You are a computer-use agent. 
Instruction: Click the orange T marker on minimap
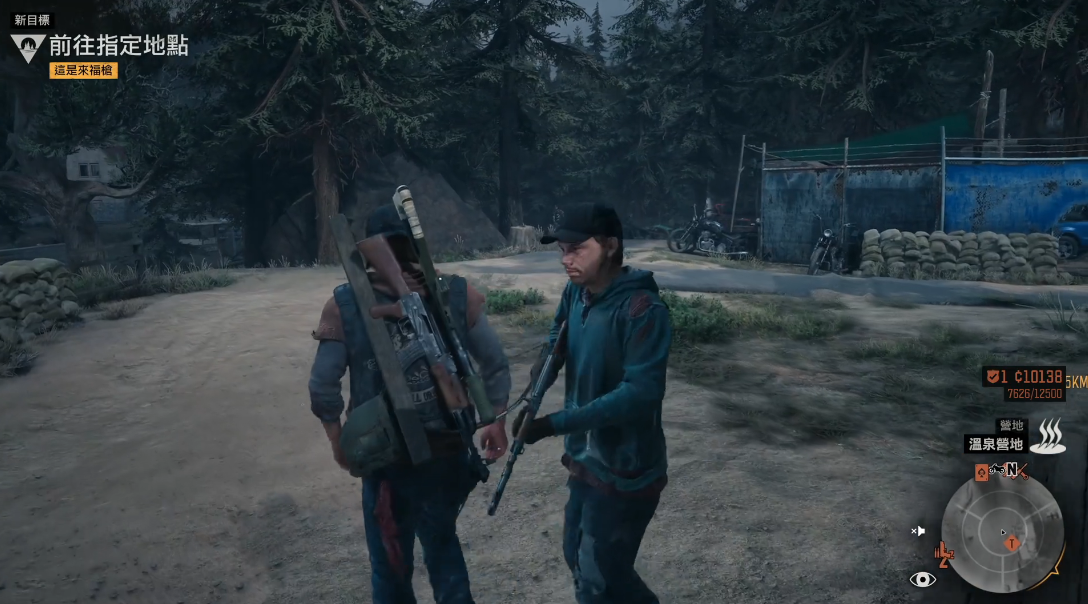coord(1012,543)
